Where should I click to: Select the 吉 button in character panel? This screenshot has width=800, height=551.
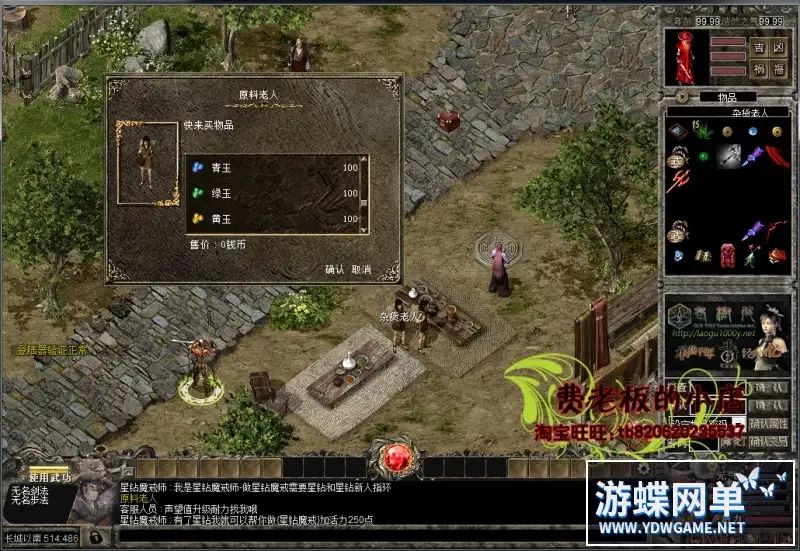(x=757, y=47)
